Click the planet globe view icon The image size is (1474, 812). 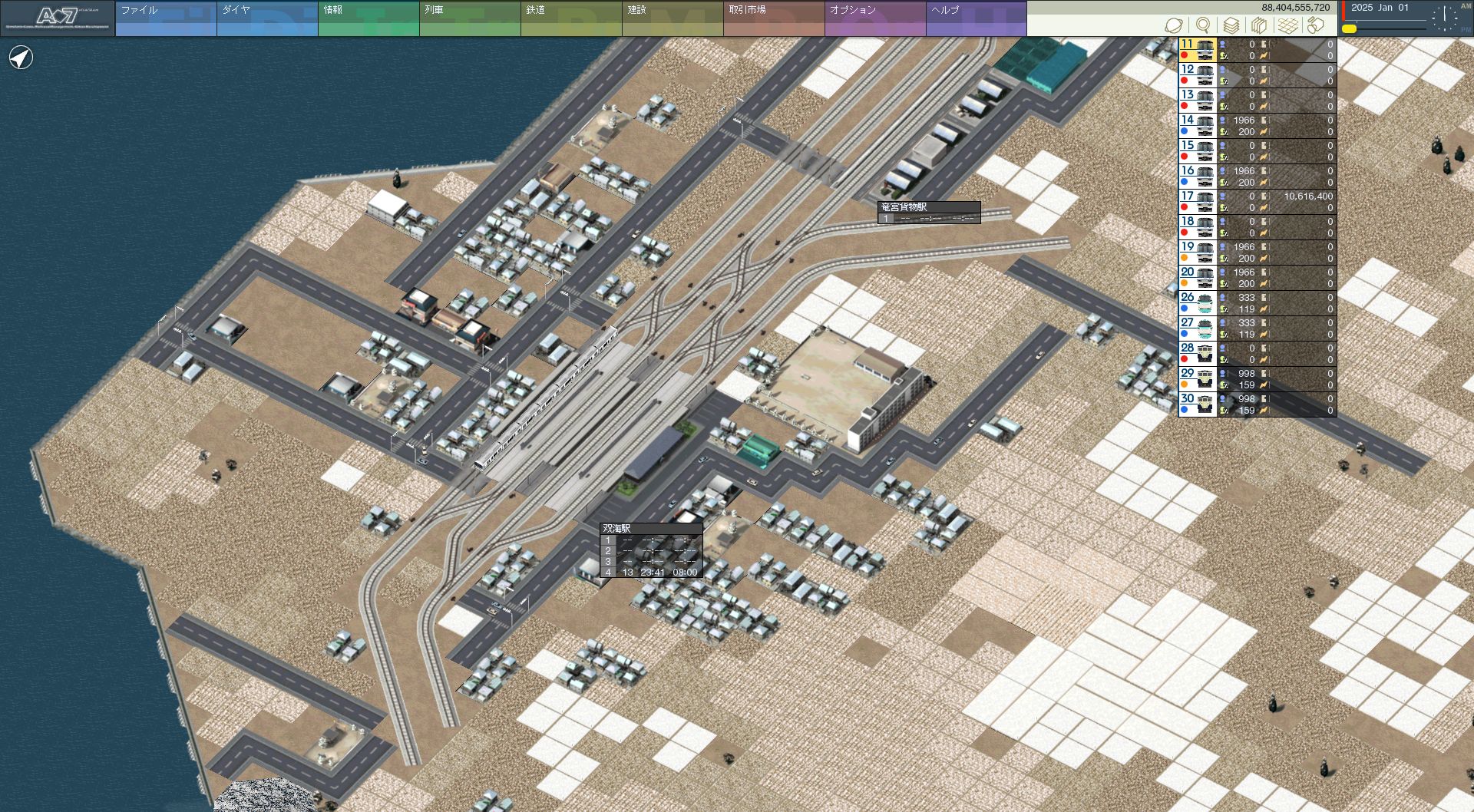[x=1174, y=25]
